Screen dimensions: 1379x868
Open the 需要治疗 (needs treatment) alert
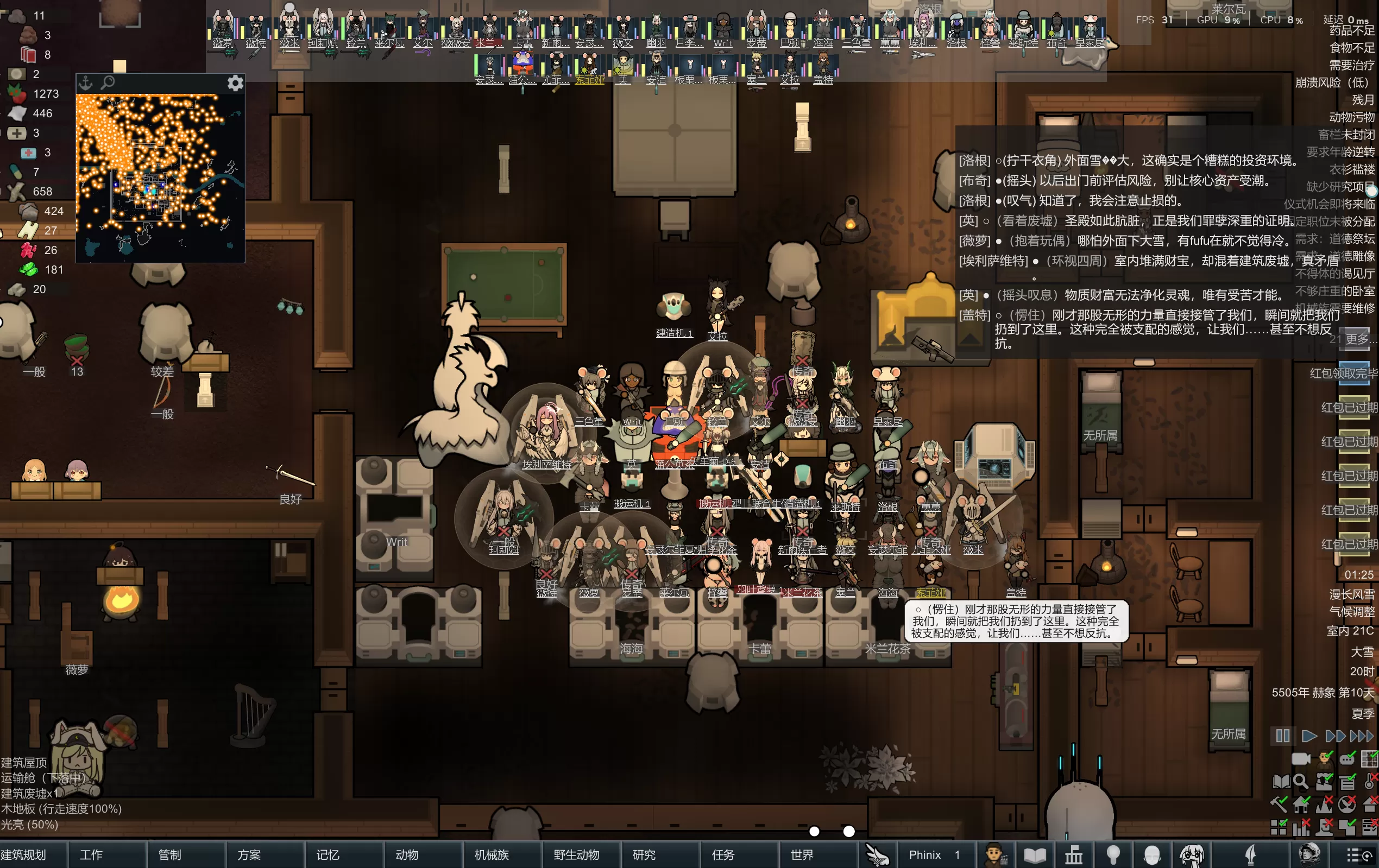(1351, 65)
